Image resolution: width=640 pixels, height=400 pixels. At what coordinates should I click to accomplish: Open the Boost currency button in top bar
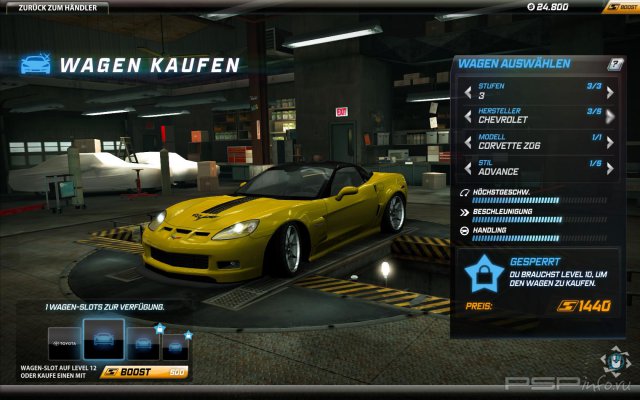coord(619,7)
